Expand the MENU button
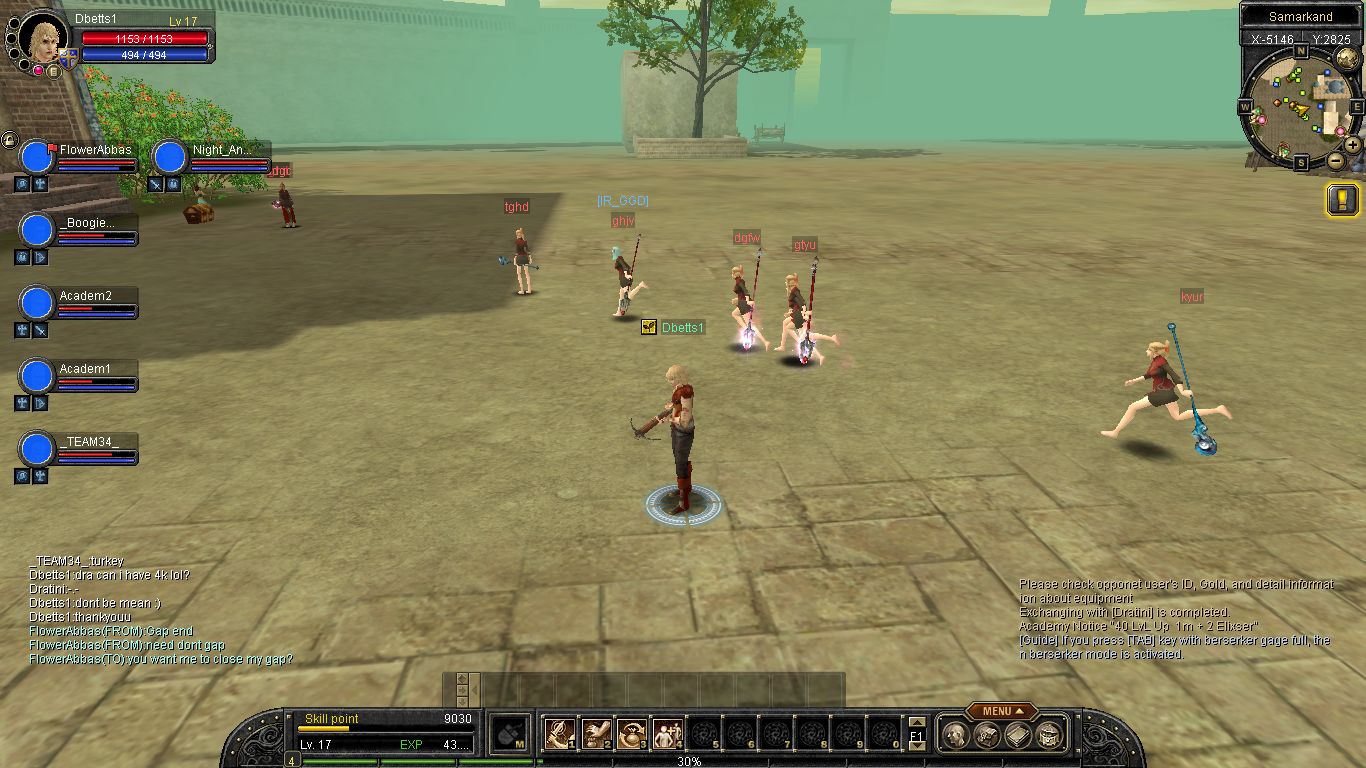 [1001, 711]
